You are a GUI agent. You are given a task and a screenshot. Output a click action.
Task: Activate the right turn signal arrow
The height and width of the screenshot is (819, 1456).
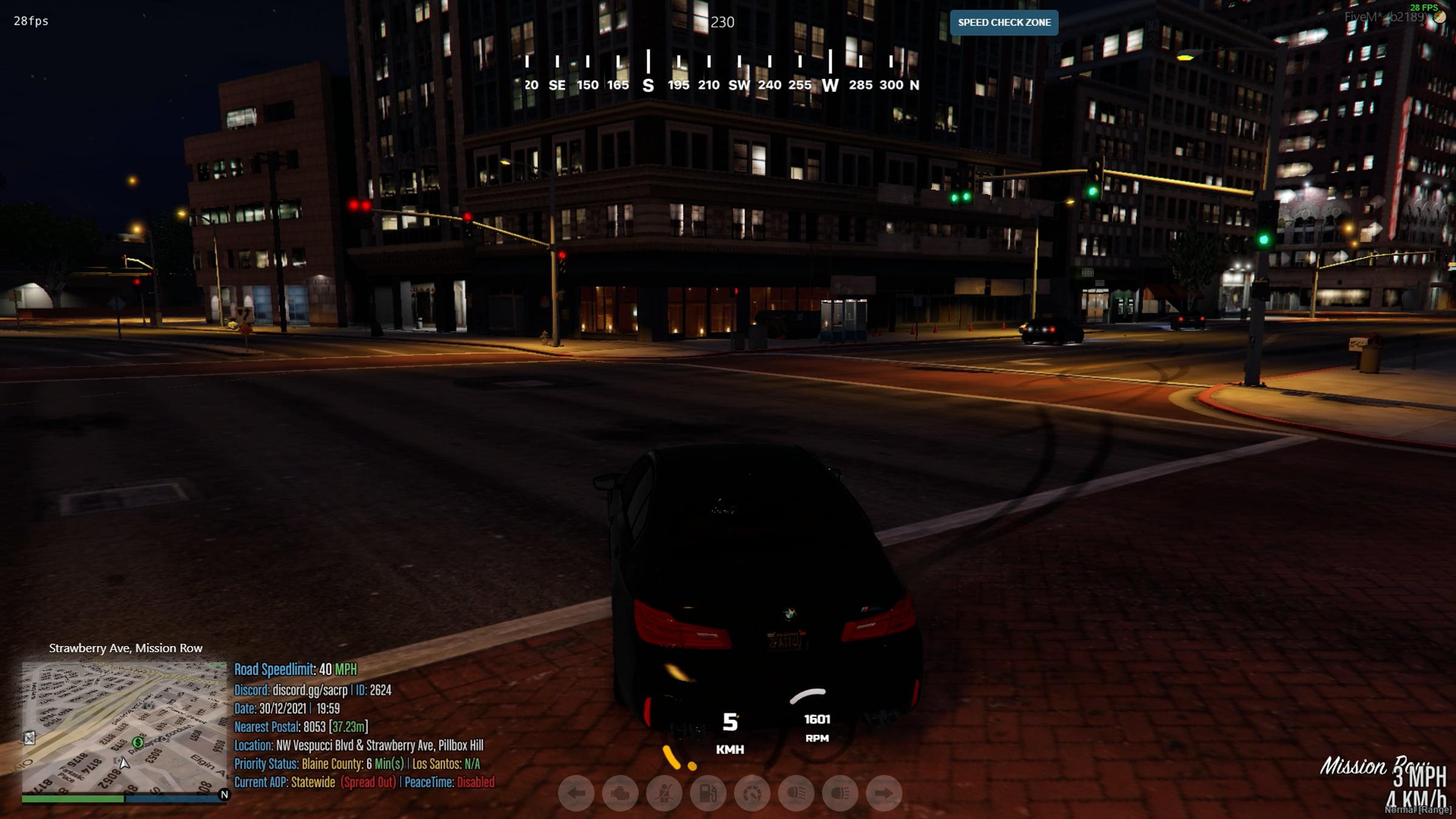point(884,793)
